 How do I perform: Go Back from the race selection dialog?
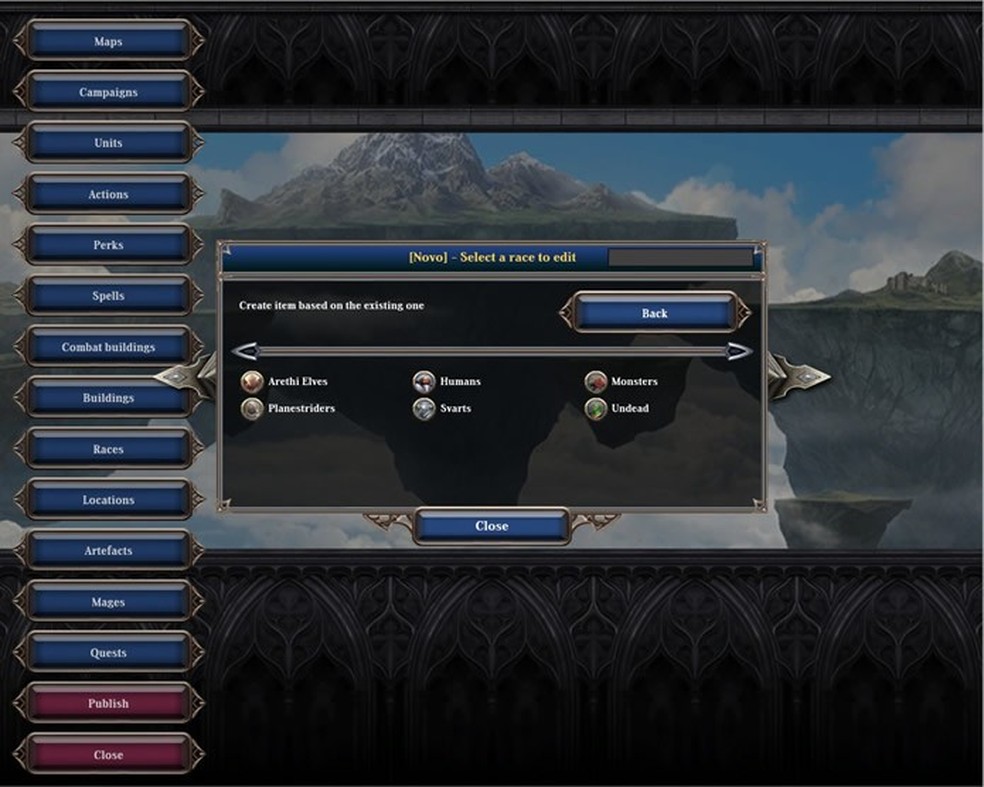click(x=654, y=314)
